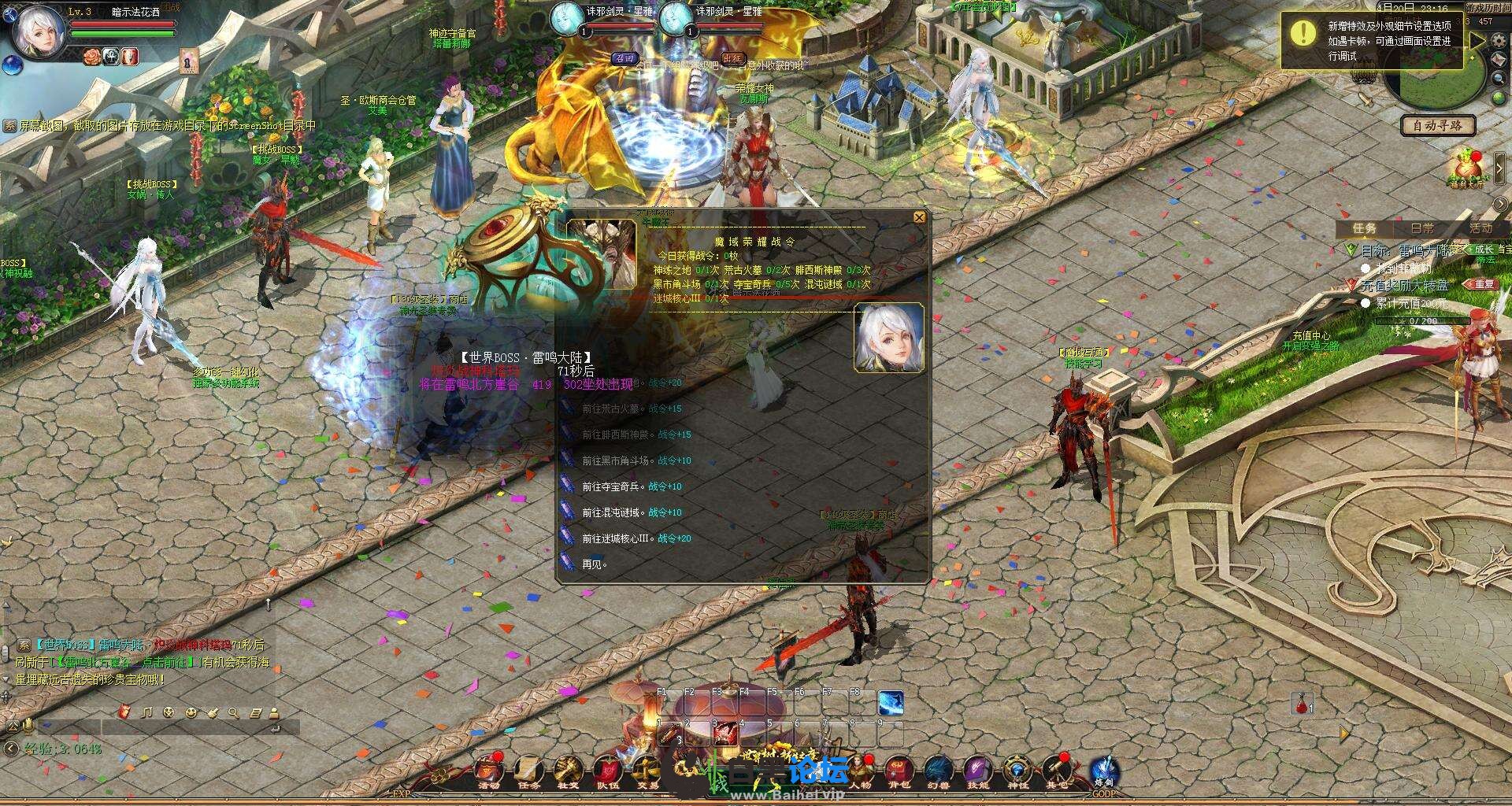
Task: Open the 福利大厅 welfare hall icon
Action: (x=1466, y=168)
